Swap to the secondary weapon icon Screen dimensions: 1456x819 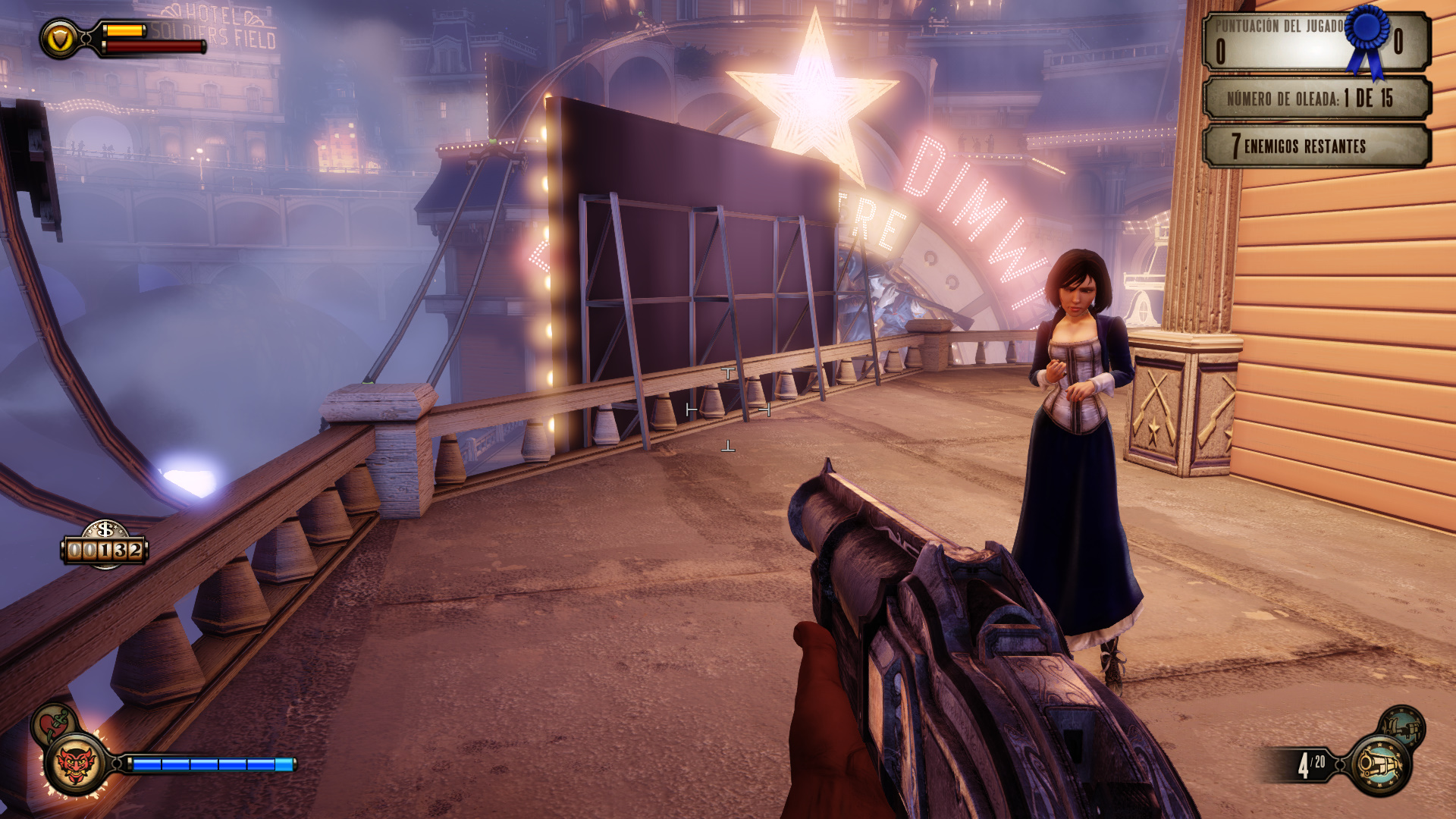click(x=1403, y=726)
